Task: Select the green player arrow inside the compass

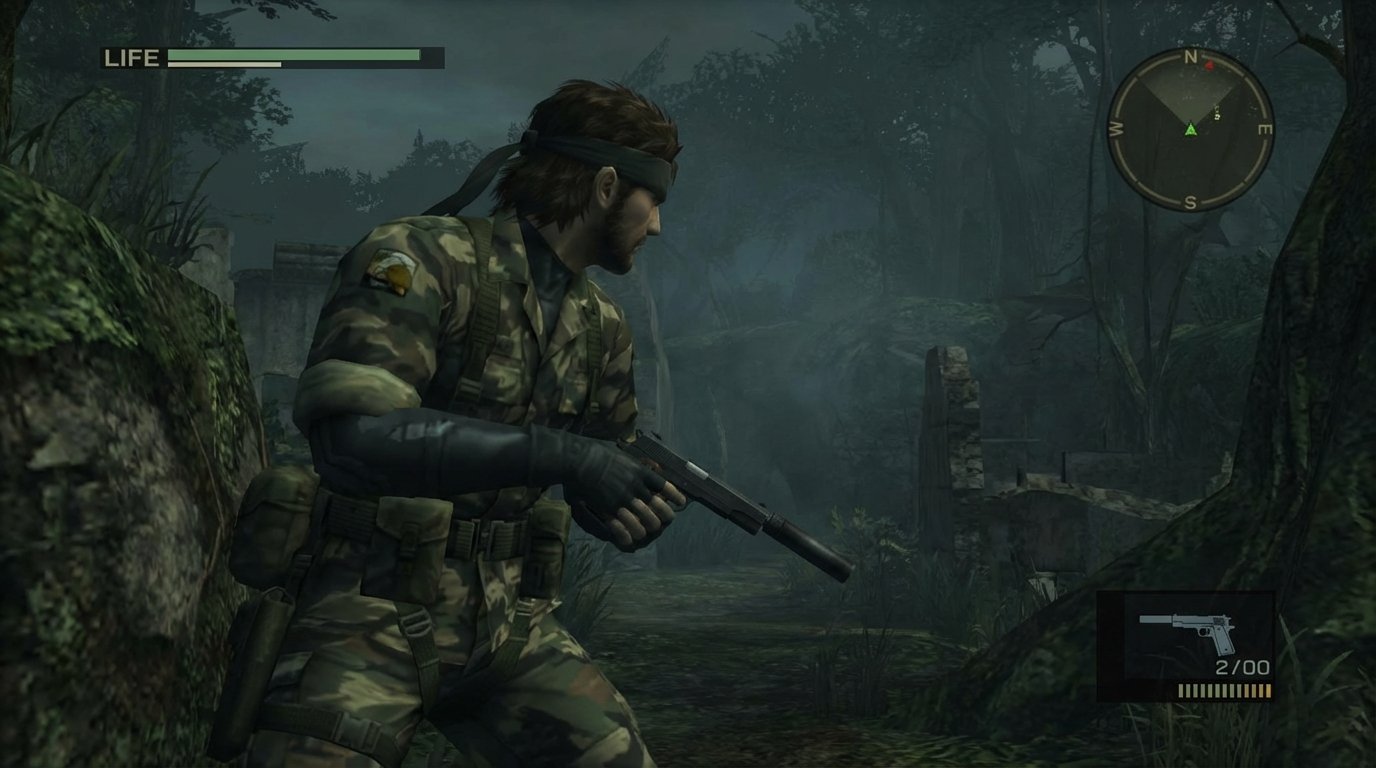Action: click(1191, 130)
